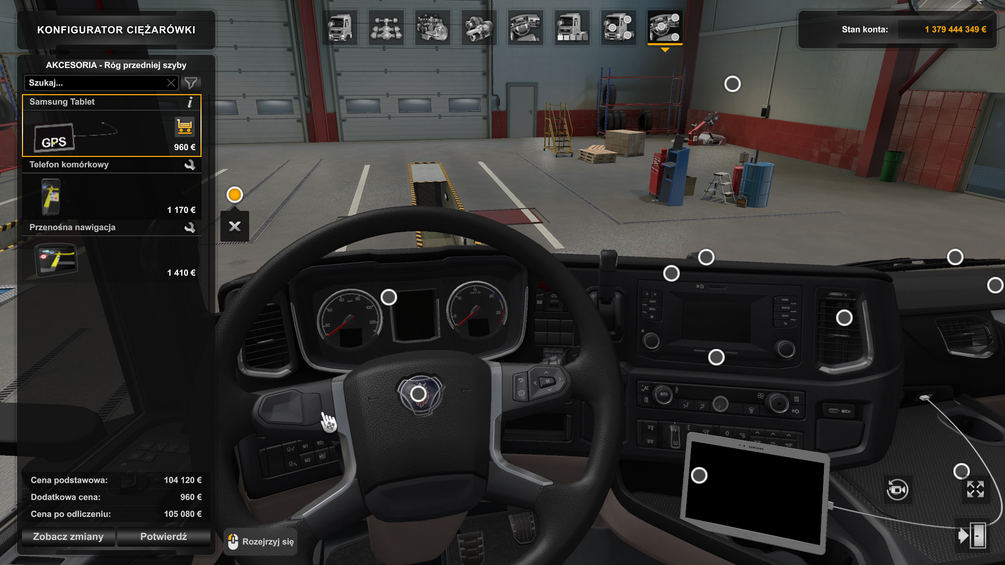Click the shopping cart icon on Samsung Tablet

tap(184, 127)
